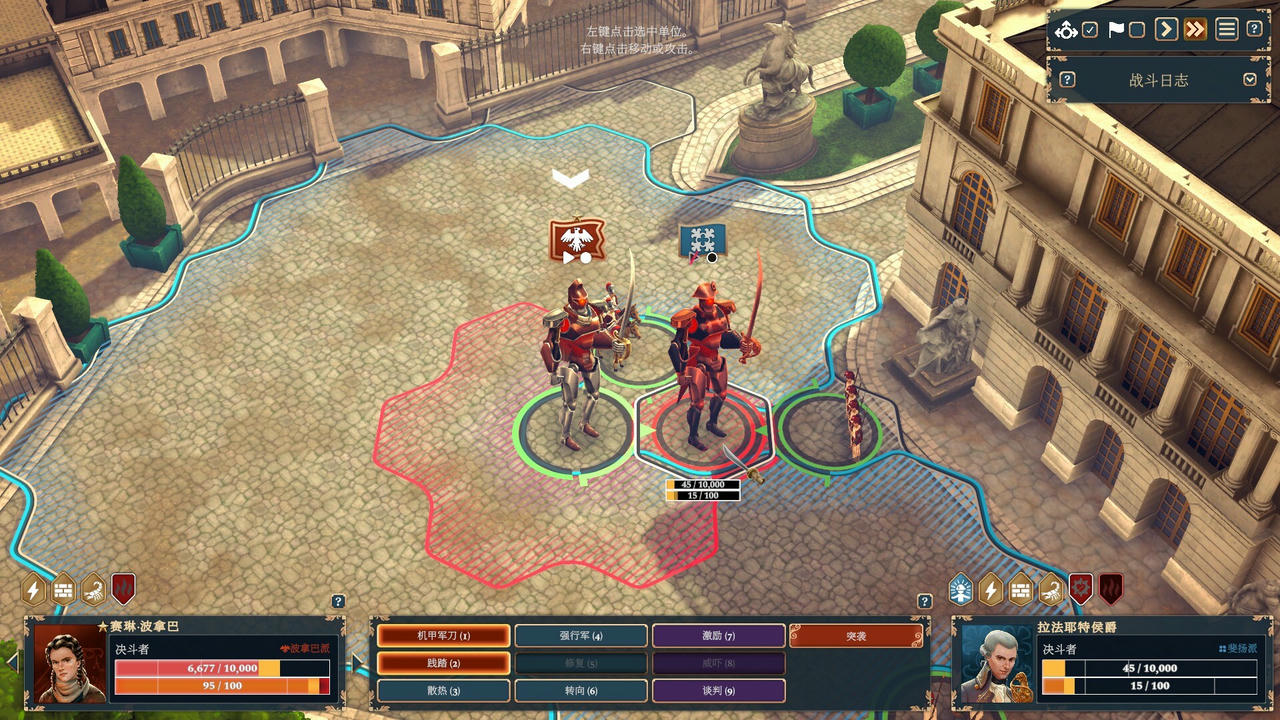Select the 机甲军刀 saber skill
This screenshot has height=720, width=1280.
[444, 635]
